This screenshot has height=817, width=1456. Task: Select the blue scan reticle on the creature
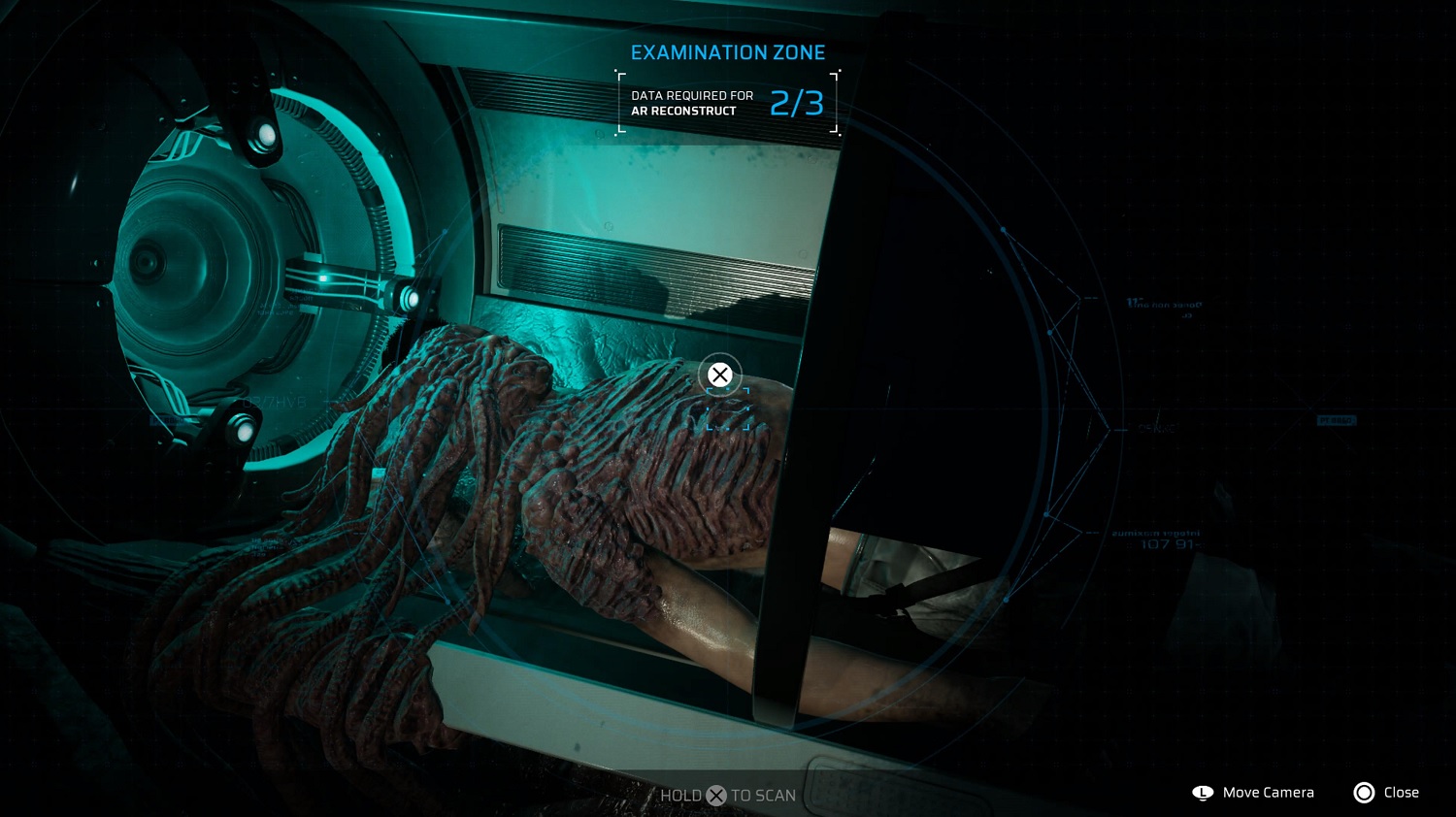[x=727, y=409]
